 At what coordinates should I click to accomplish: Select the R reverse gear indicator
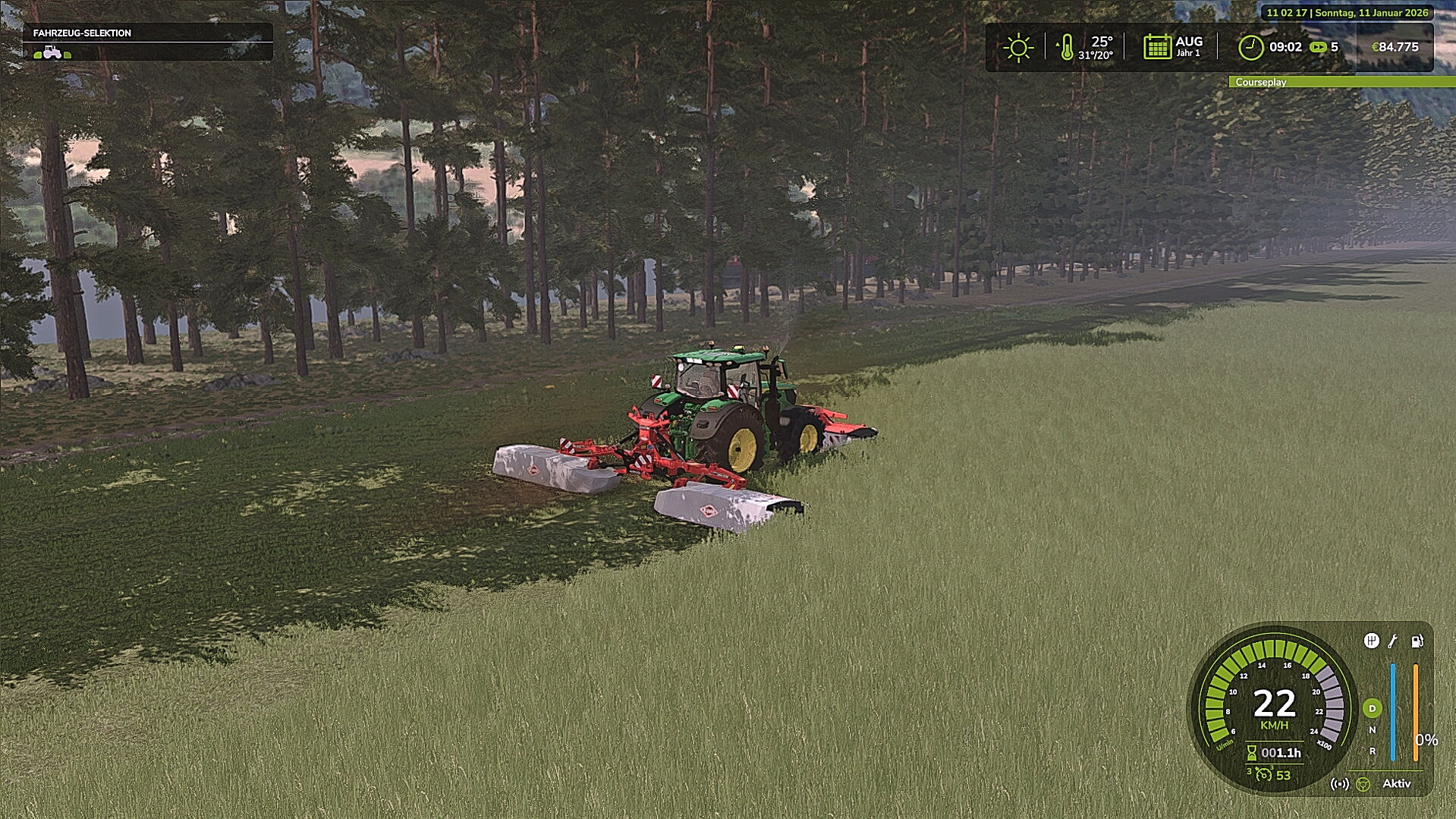[1373, 751]
